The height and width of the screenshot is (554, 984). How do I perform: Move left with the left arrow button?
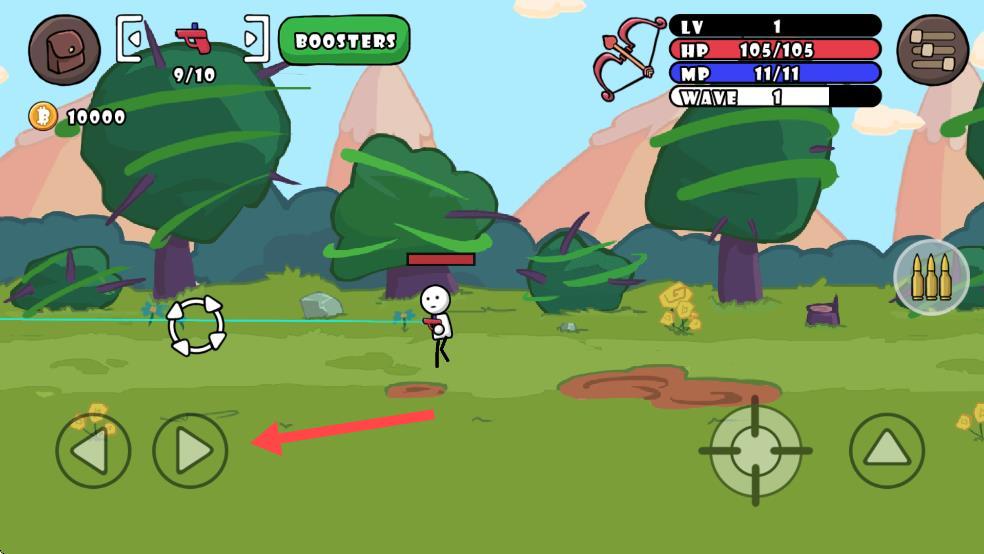(x=93, y=451)
